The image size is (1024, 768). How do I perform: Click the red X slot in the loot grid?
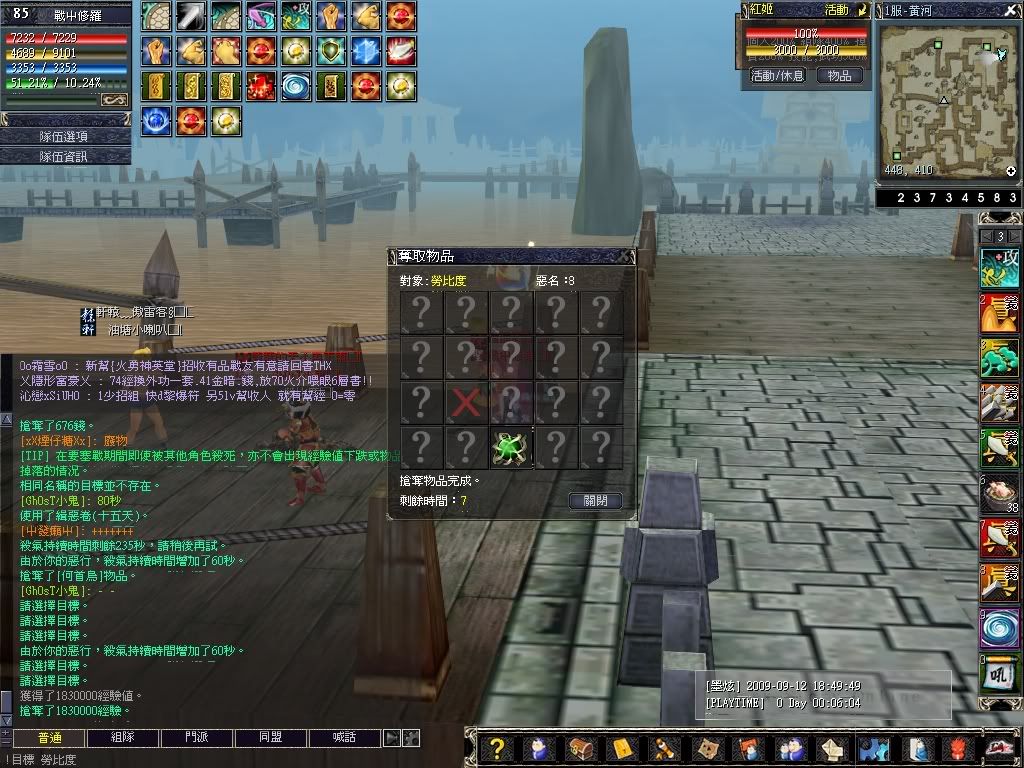465,403
